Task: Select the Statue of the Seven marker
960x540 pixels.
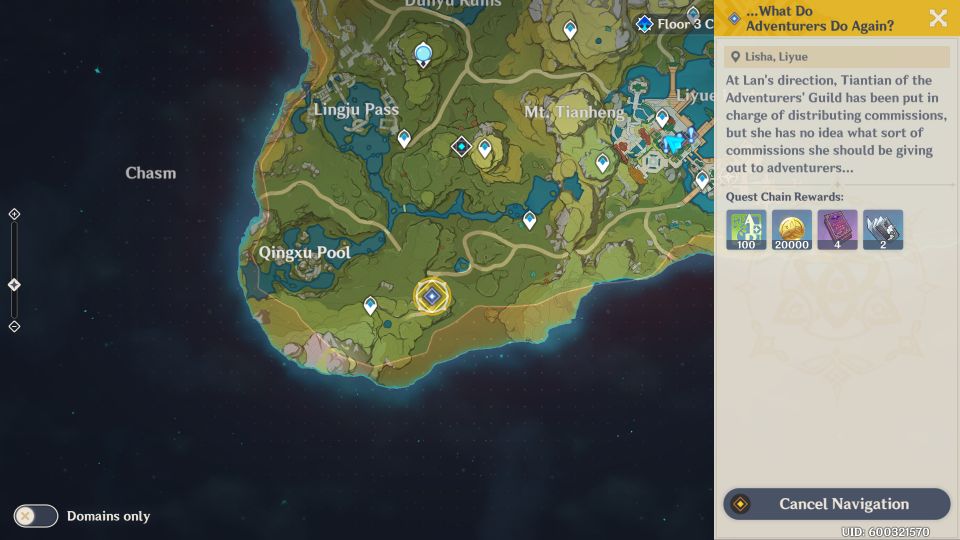Action: click(423, 54)
